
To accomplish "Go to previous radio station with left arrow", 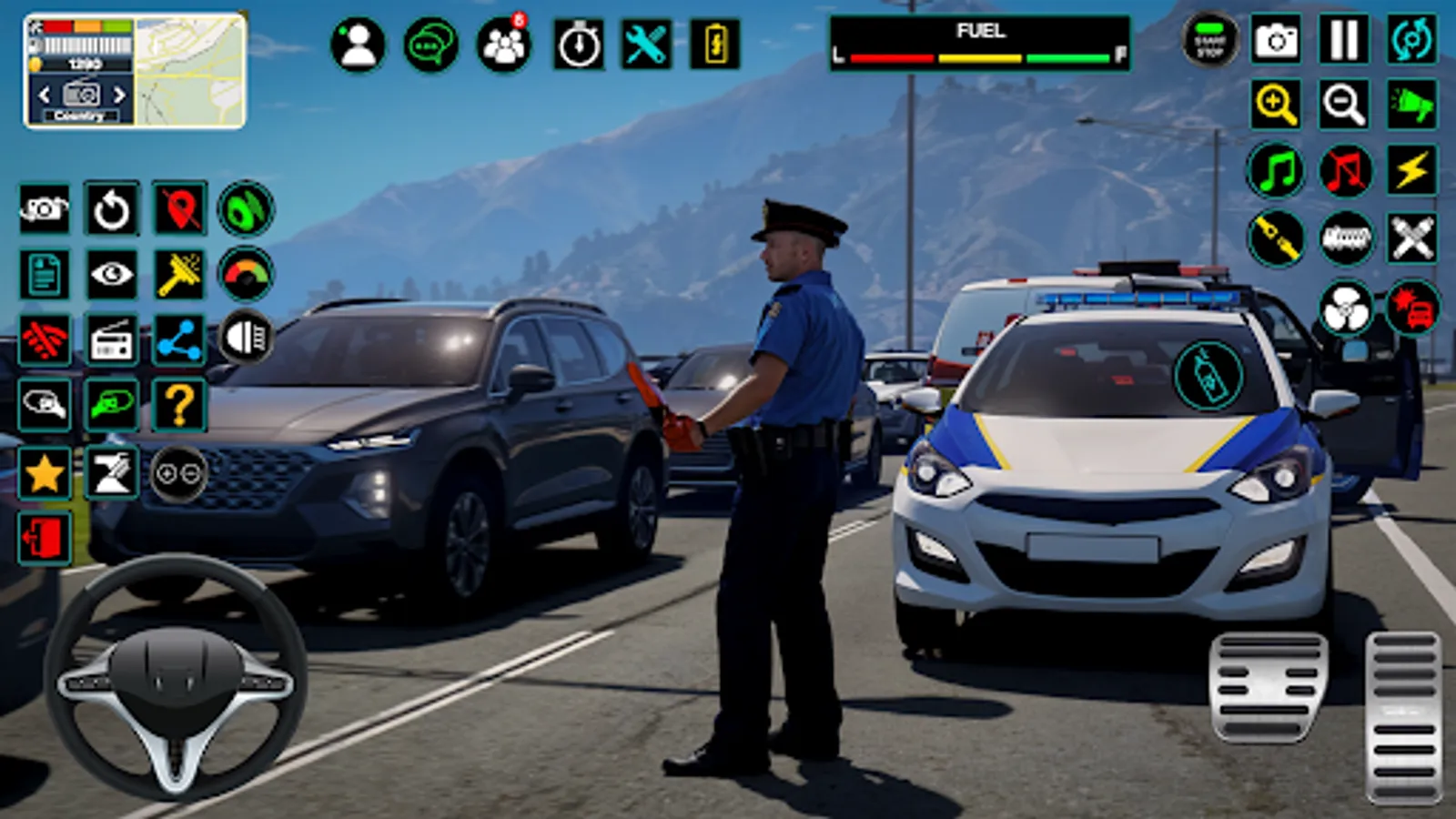I will (x=44, y=95).
